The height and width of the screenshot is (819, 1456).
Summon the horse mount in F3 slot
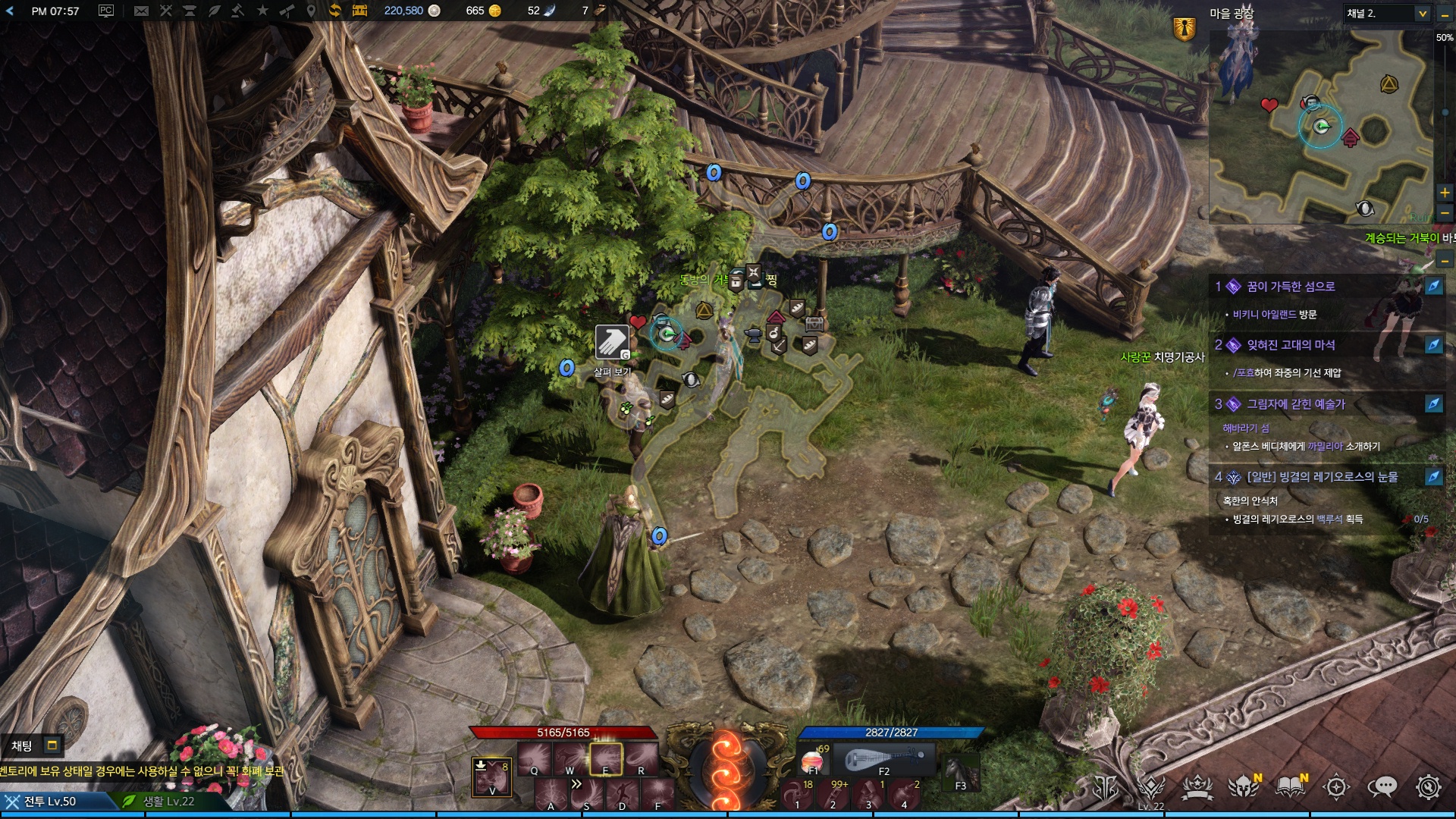pyautogui.click(x=961, y=772)
